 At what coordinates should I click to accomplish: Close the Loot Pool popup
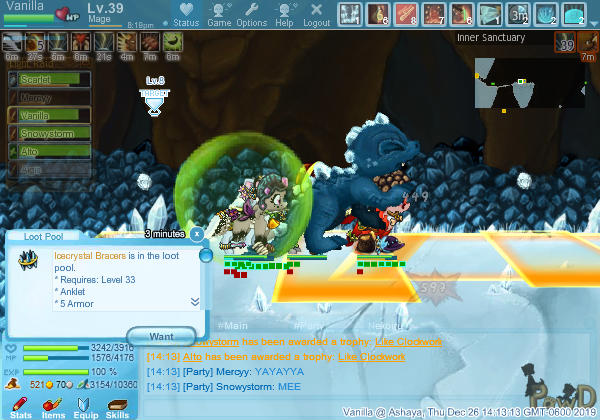[x=197, y=233]
